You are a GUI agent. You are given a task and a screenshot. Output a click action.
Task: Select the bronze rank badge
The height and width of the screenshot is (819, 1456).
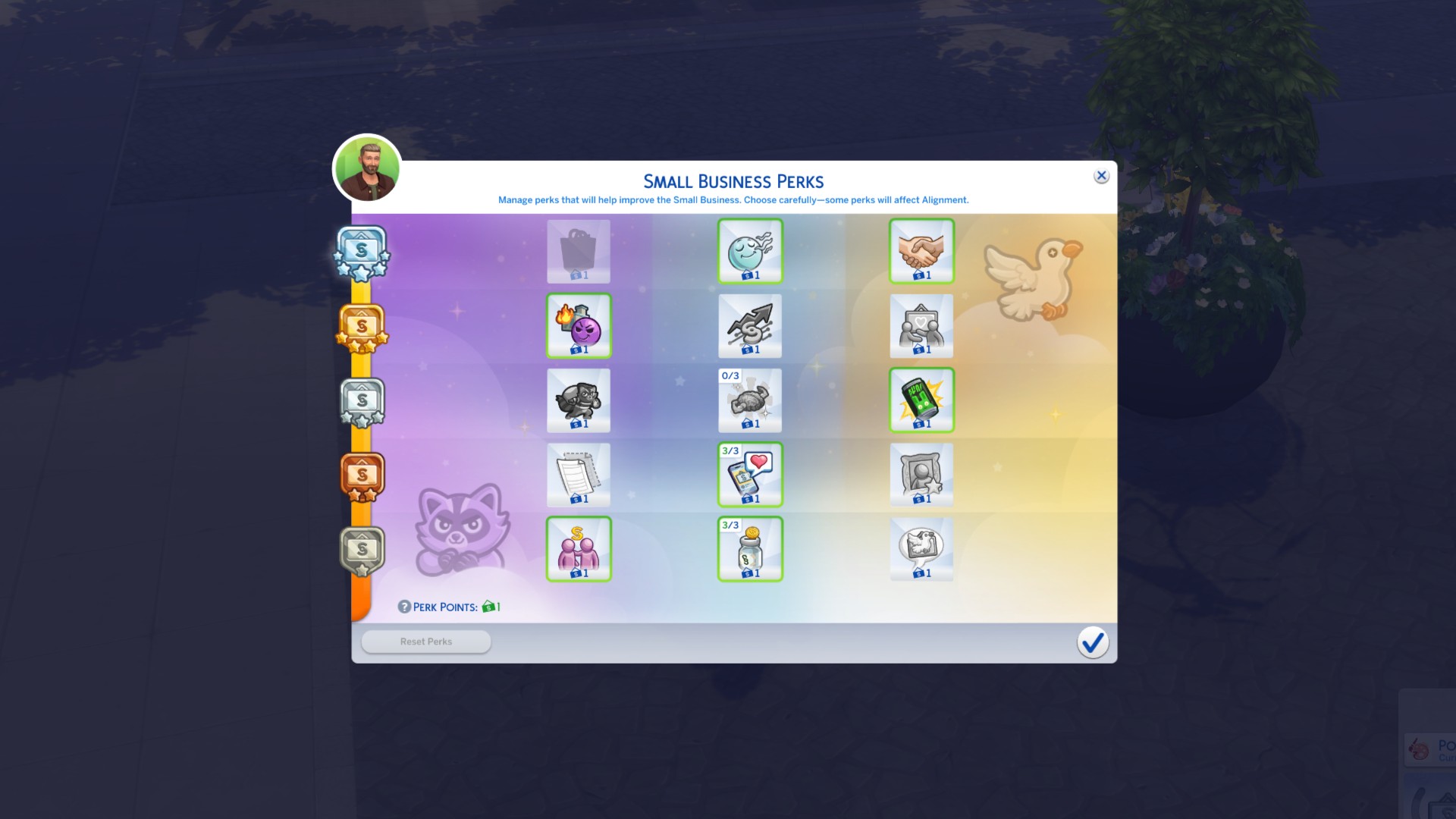(361, 475)
